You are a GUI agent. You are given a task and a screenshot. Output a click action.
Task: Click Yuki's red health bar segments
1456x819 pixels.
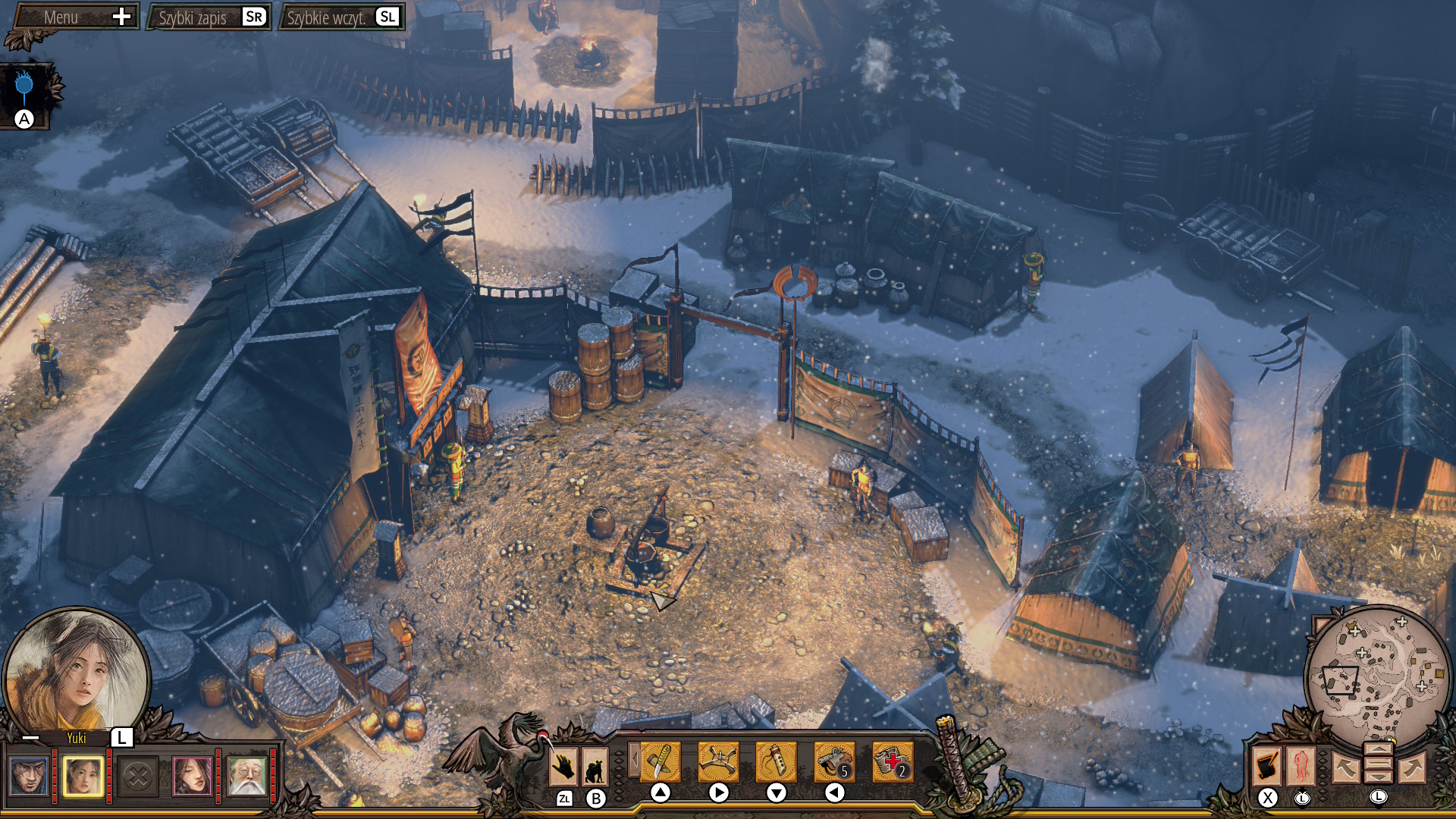pyautogui.click(x=108, y=773)
